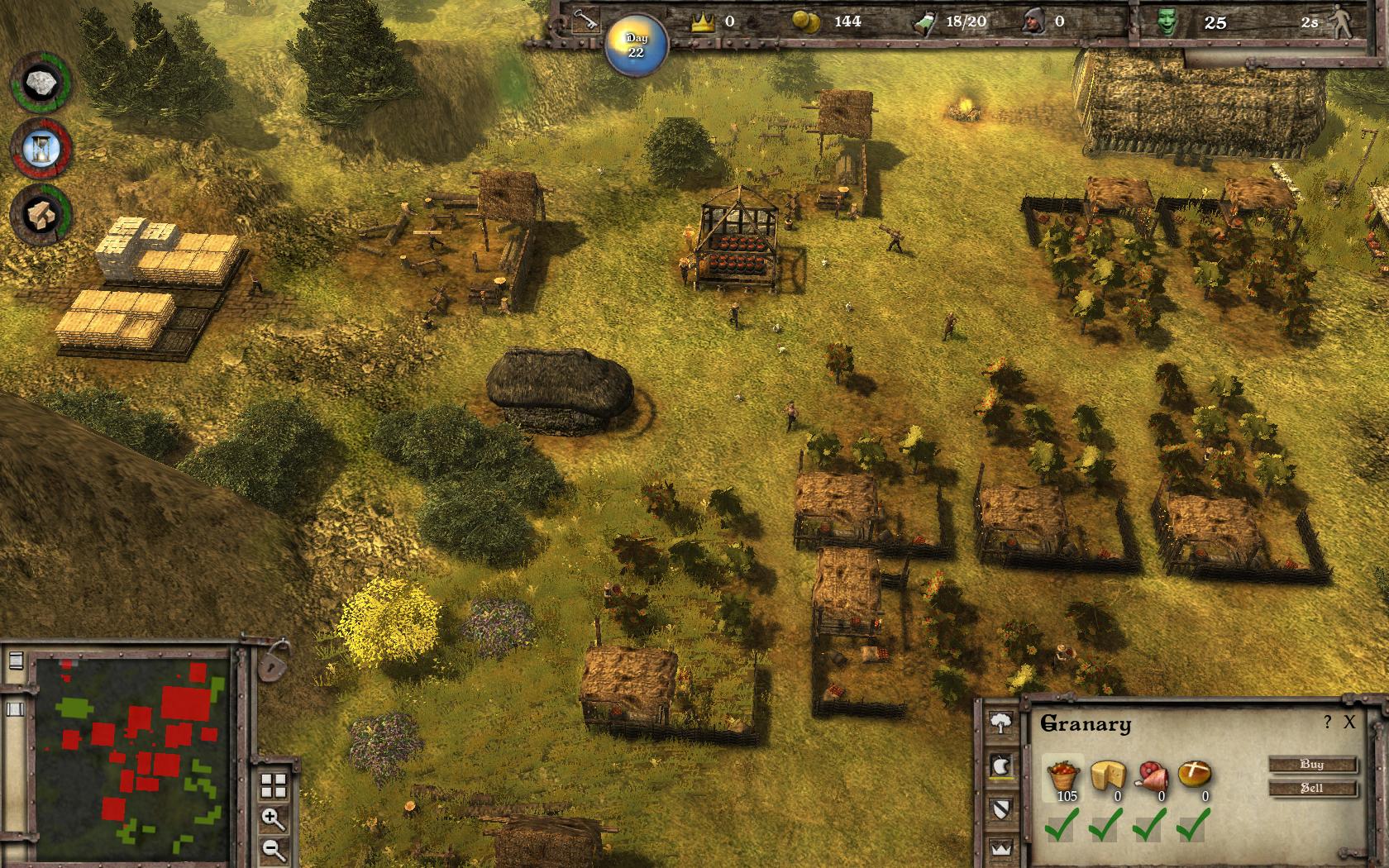Image resolution: width=1389 pixels, height=868 pixels.
Task: Toggle the green checkmark under cheese
Action: pyautogui.click(x=1105, y=825)
